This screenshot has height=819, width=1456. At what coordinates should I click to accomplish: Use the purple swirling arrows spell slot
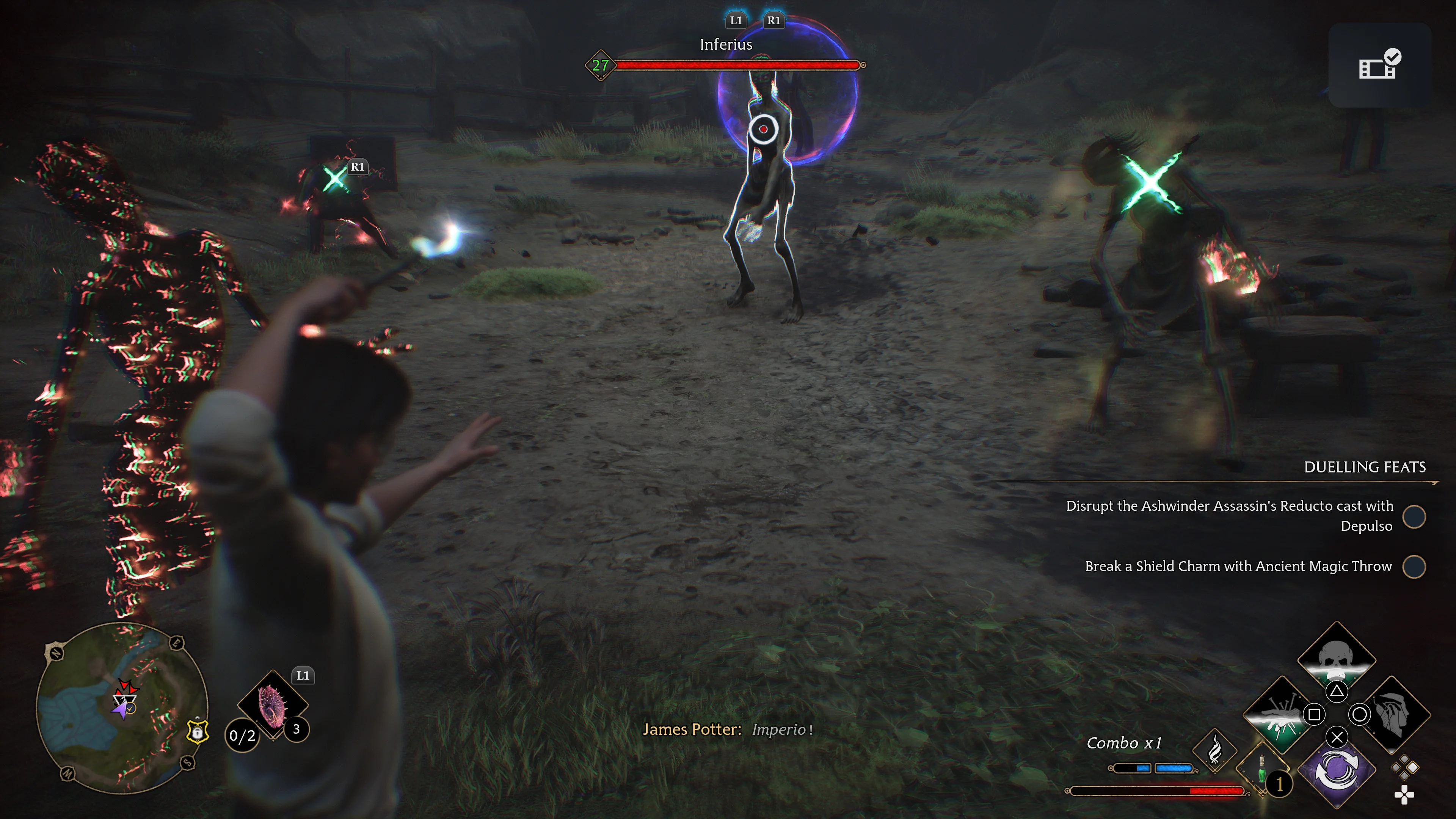pyautogui.click(x=1336, y=770)
